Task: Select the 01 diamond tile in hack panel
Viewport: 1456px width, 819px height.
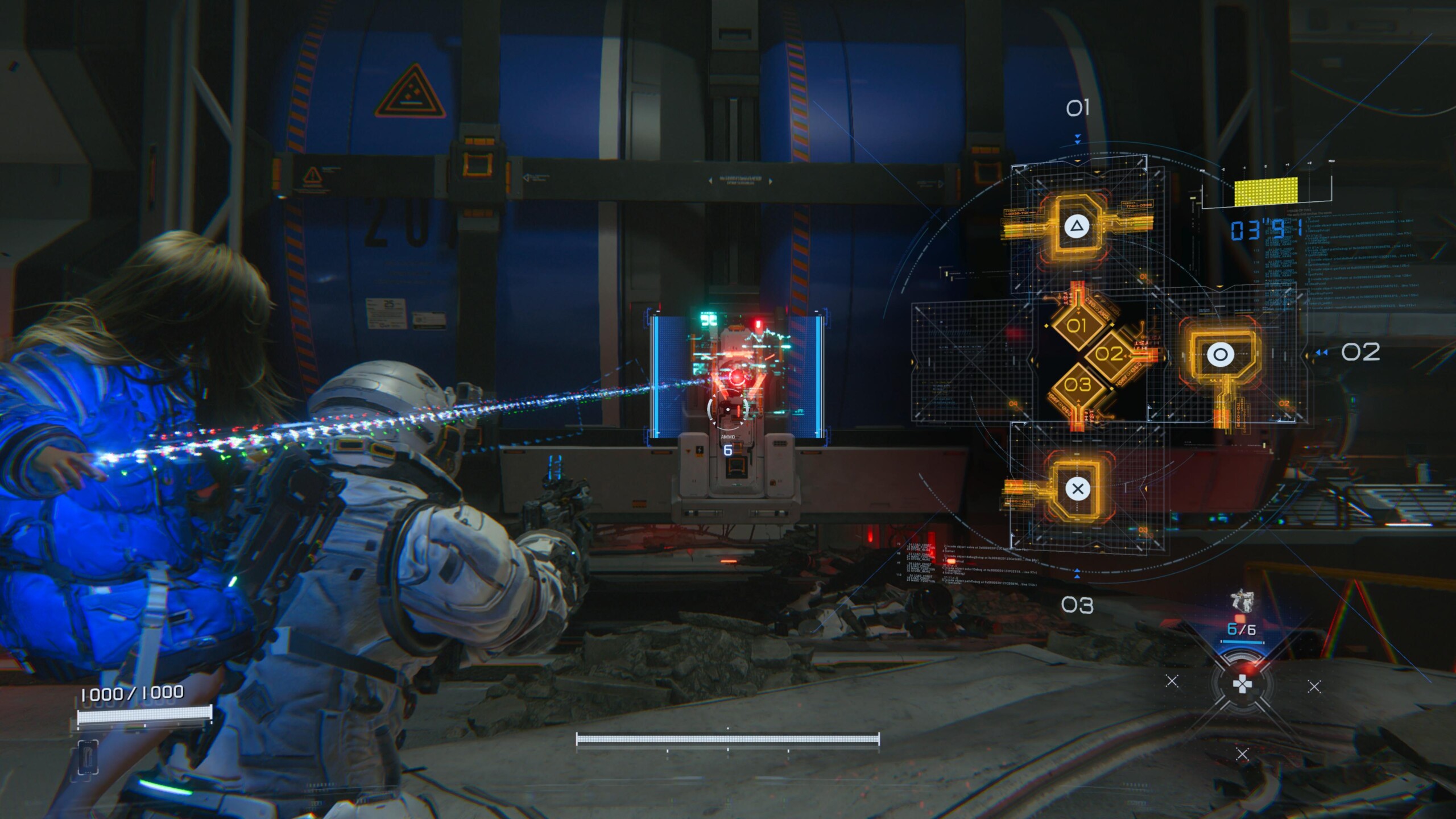Action: 1076,326
